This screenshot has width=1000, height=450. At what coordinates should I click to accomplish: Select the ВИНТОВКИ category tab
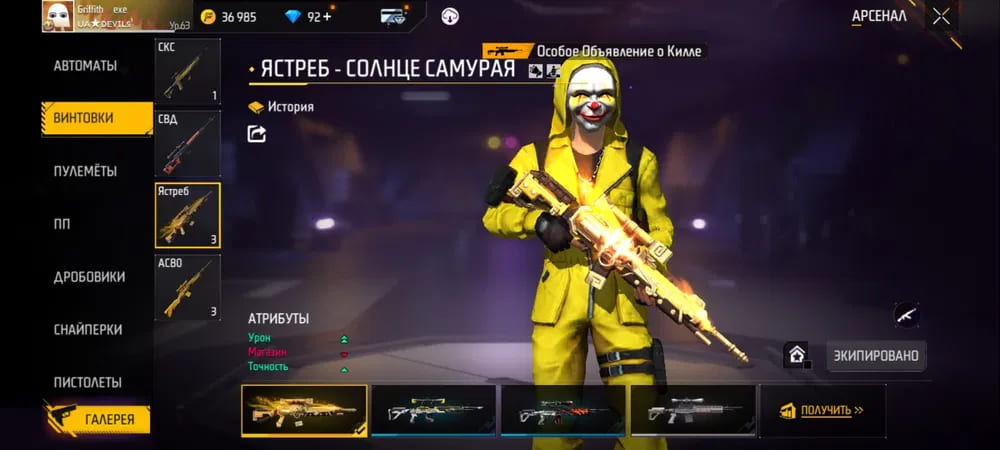(85, 118)
